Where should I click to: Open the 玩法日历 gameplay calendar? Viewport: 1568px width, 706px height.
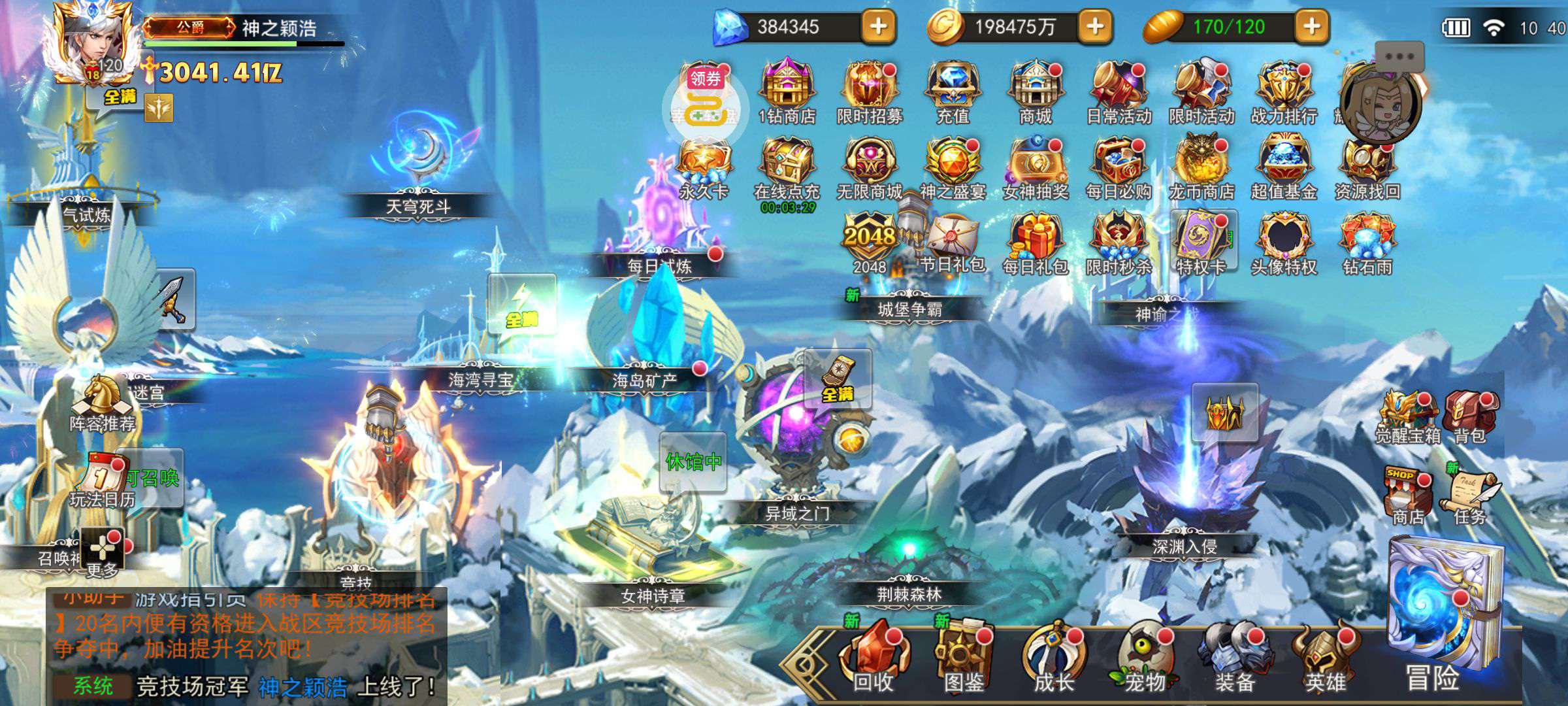coord(102,480)
